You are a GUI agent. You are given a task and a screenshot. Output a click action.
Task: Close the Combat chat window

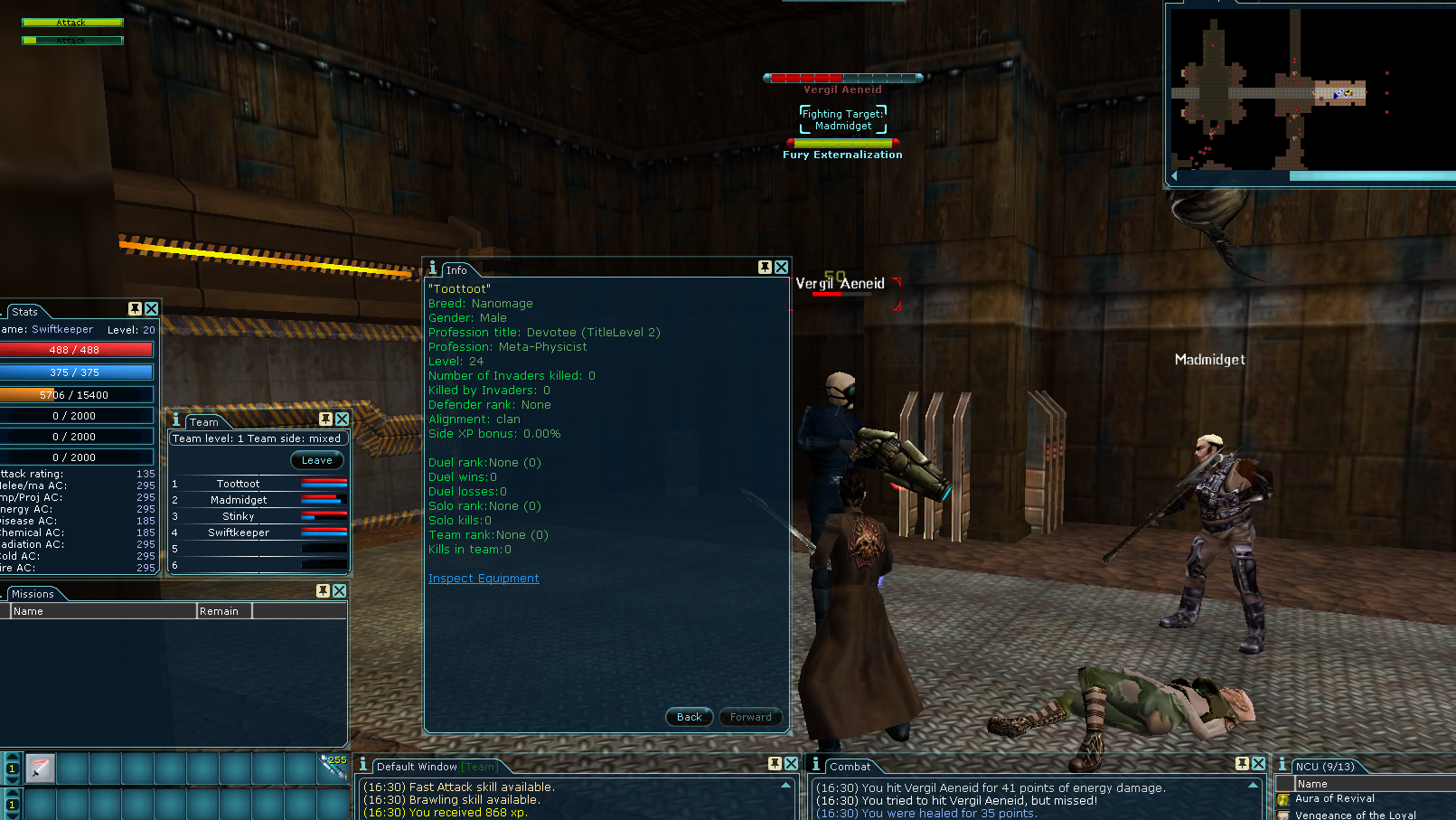1259,764
